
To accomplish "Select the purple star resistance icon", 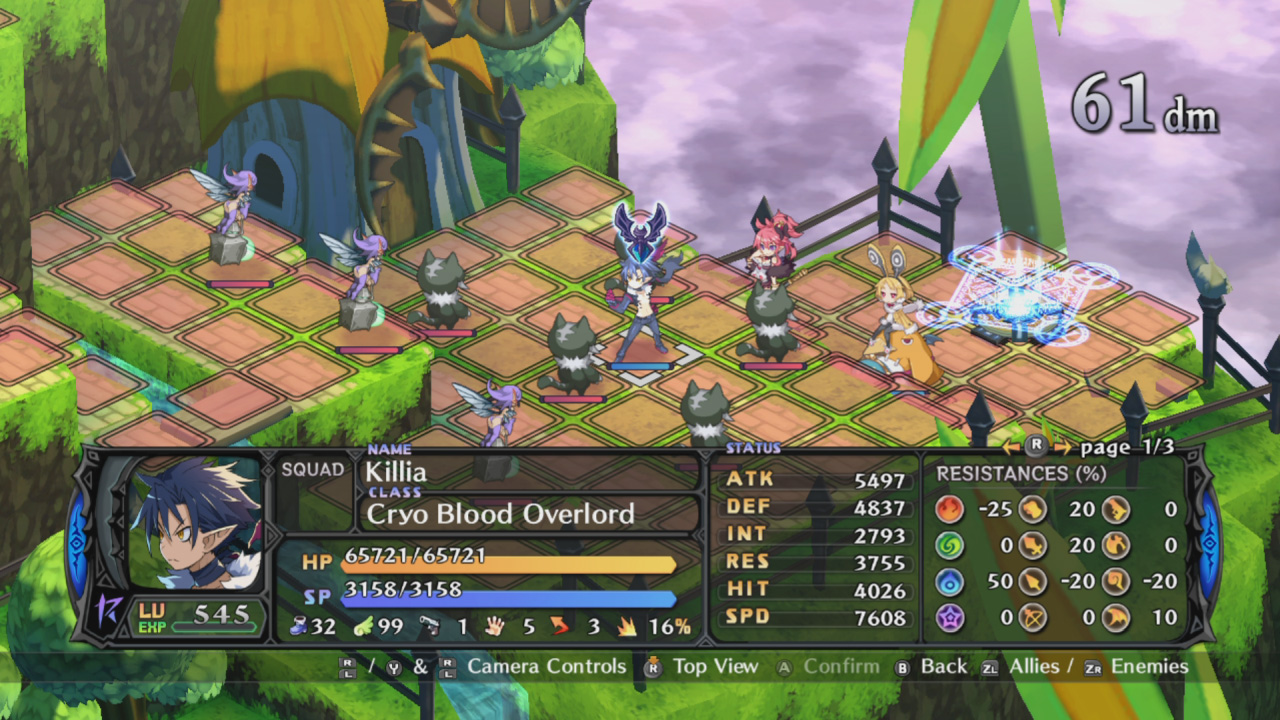I will tap(949, 617).
